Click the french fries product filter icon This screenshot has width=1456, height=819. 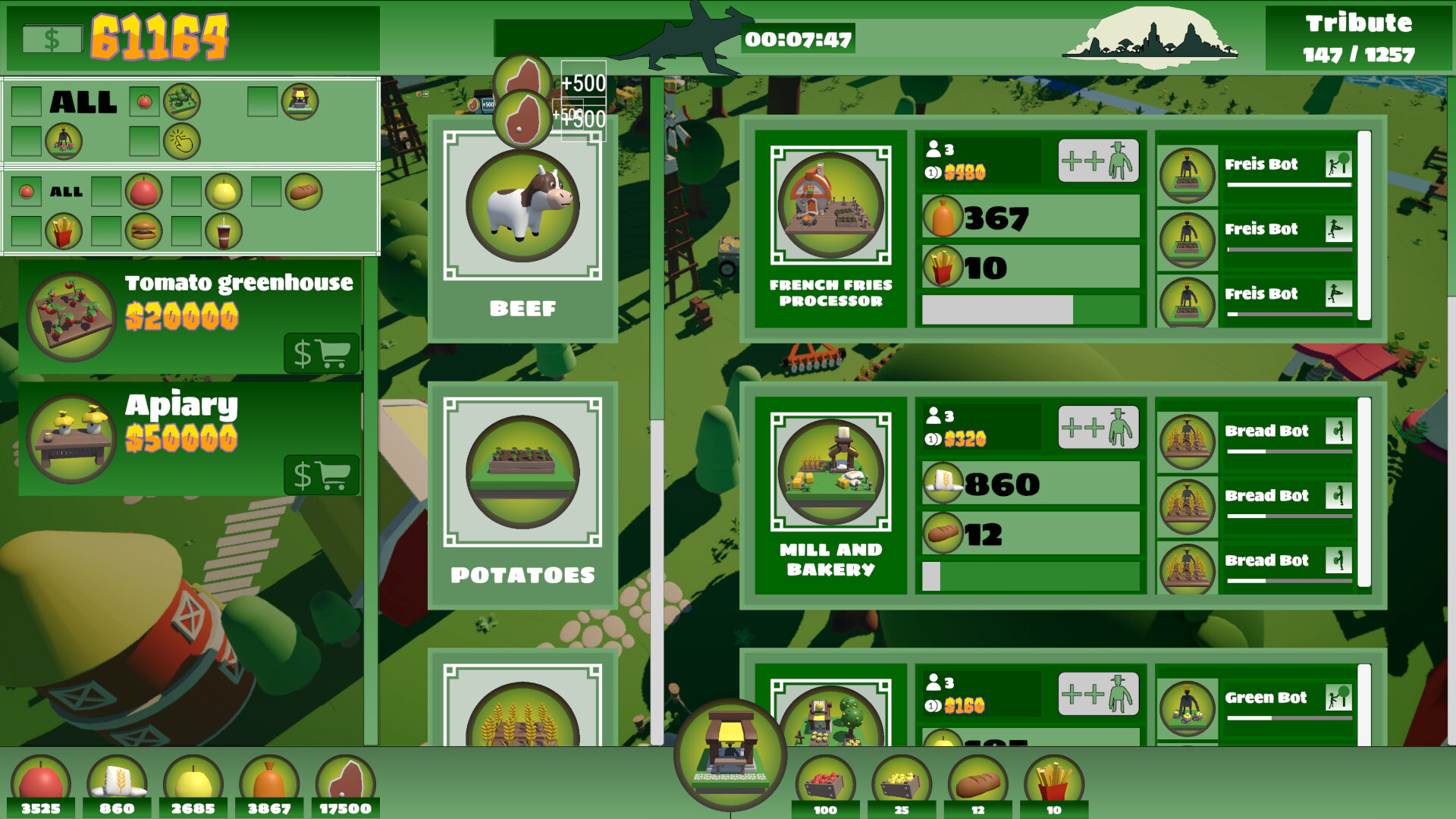point(62,231)
